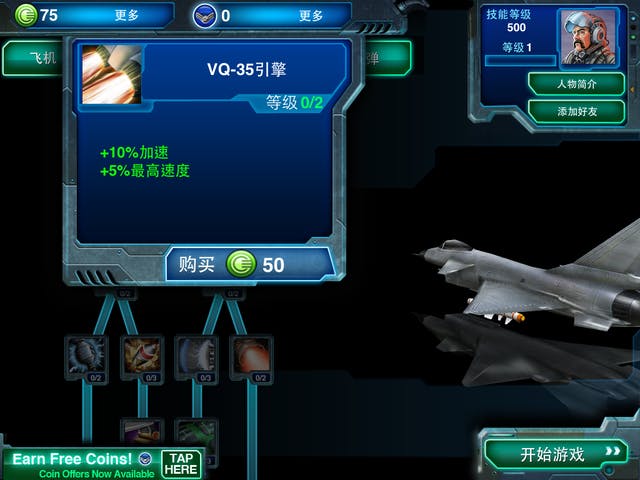640x480 pixels.
Task: Tap Here on Earn Free Coins banner
Action: pyautogui.click(x=181, y=463)
